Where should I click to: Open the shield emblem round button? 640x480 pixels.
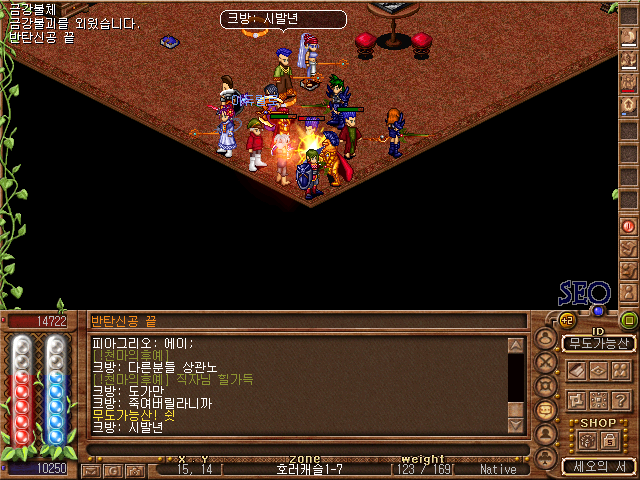pos(546,386)
